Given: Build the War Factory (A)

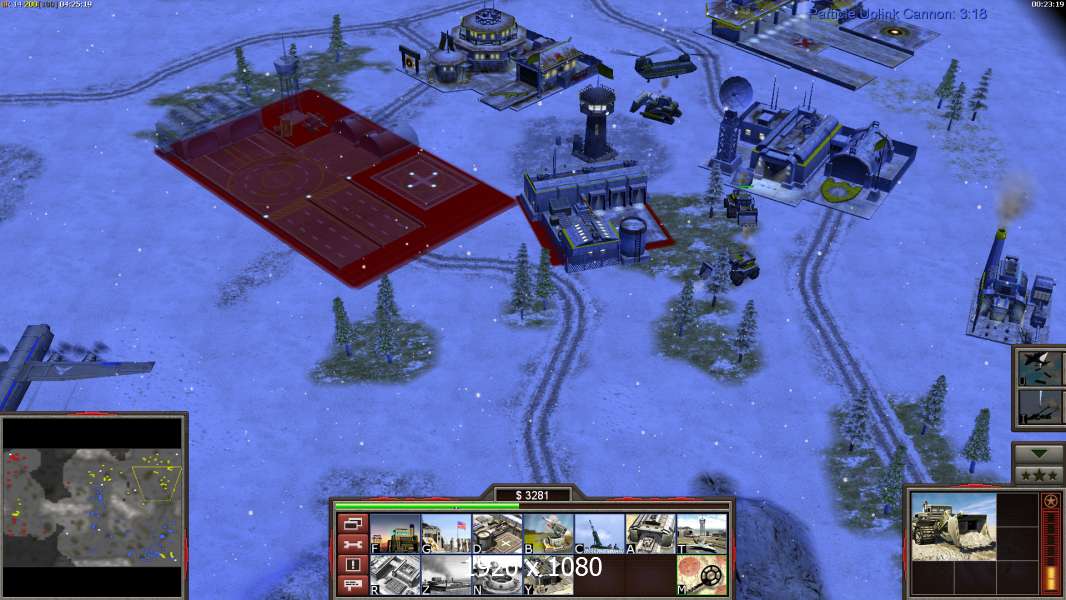Looking at the screenshot, I should tap(650, 534).
